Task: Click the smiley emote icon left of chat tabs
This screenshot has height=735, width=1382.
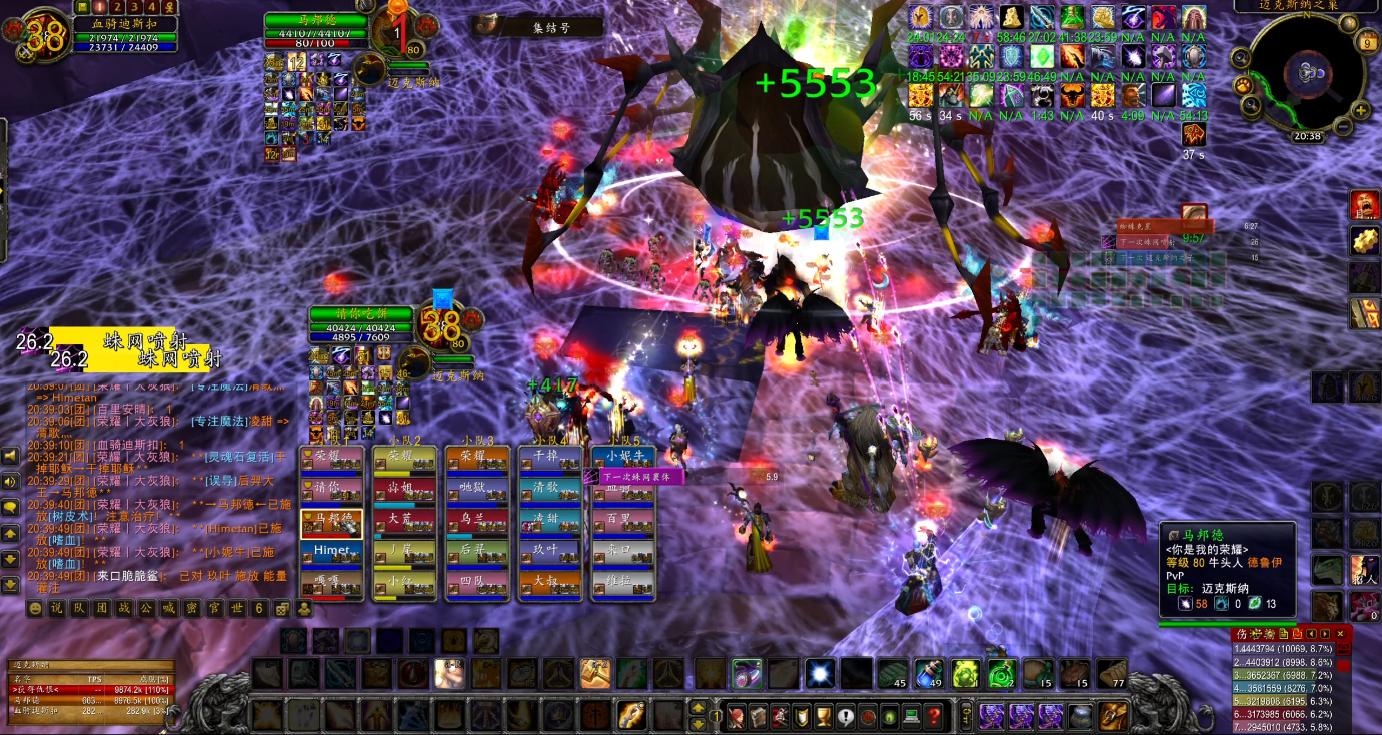Action: click(x=36, y=609)
